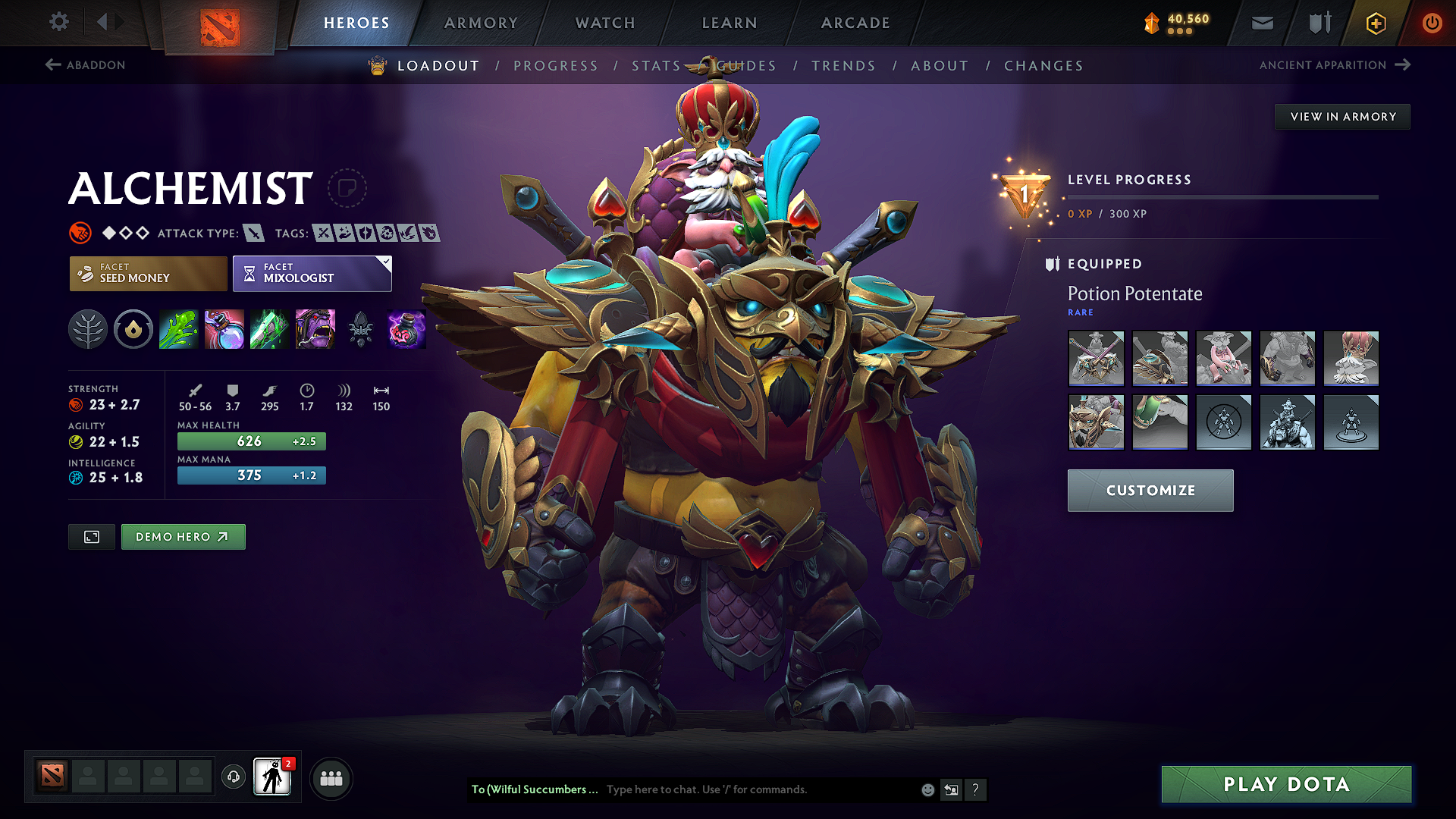Open the Acid Spray ability details
1456x819 pixels.
pyautogui.click(x=179, y=329)
